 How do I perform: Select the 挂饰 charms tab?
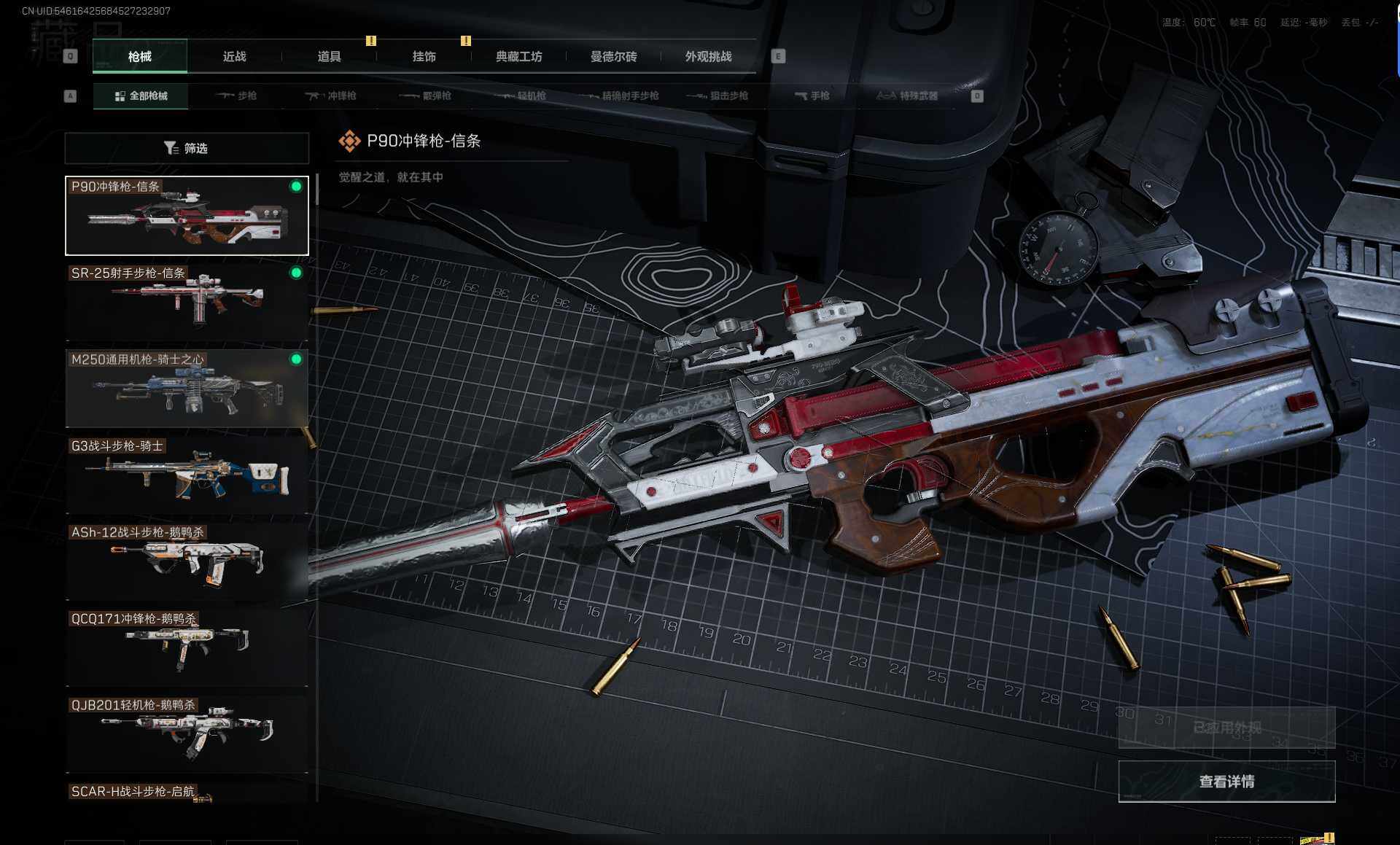[424, 57]
